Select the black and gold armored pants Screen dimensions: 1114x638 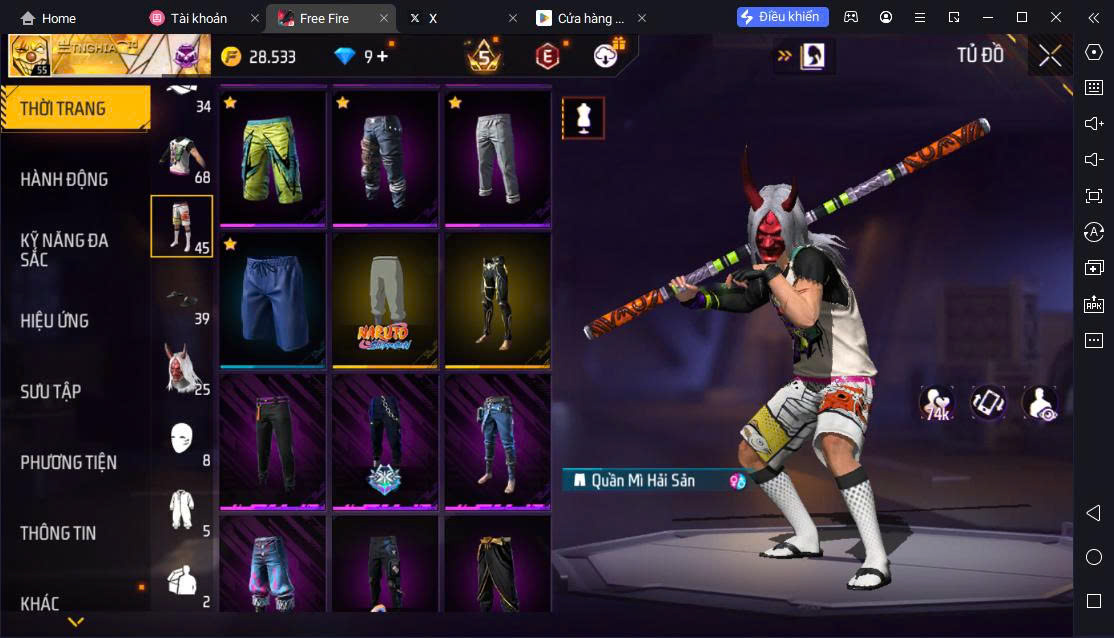click(497, 300)
